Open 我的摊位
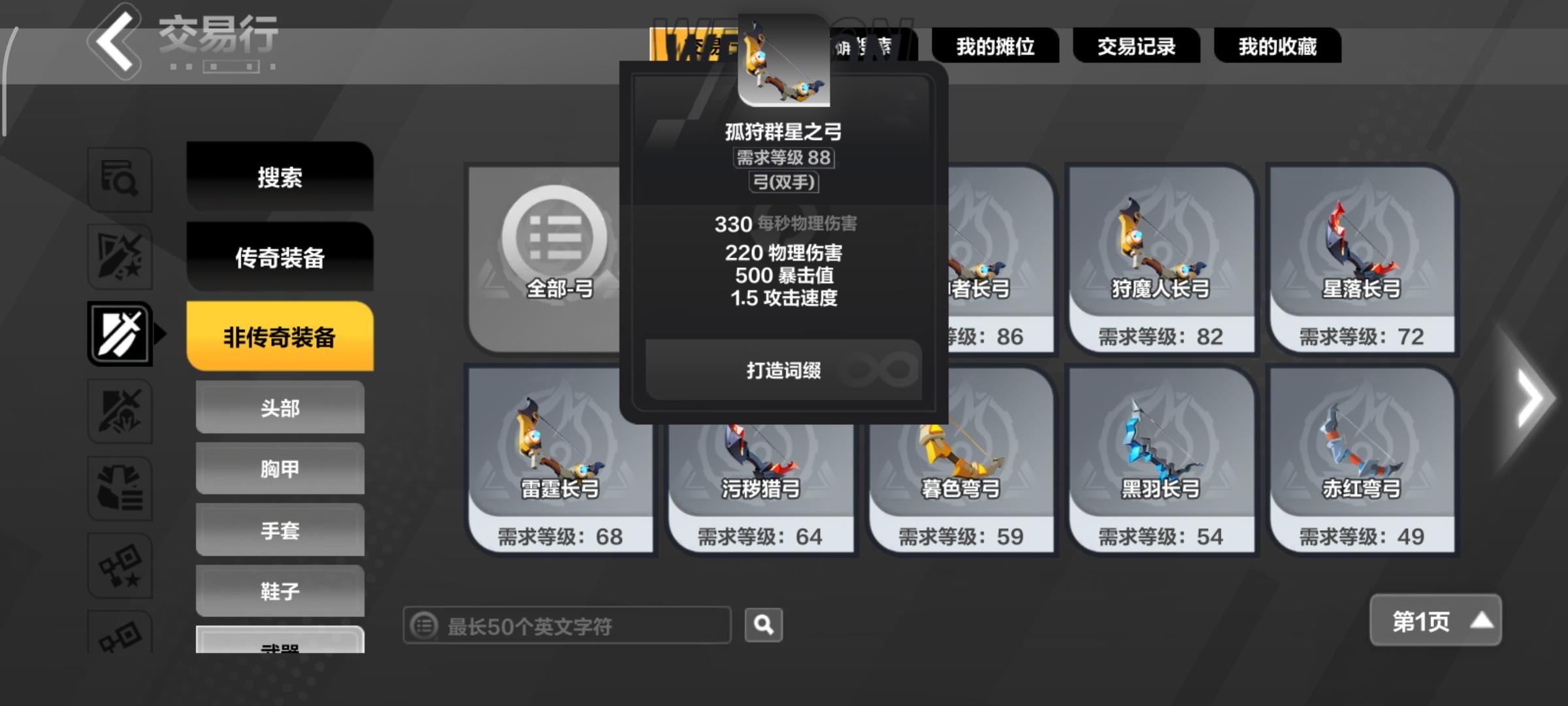 [x=996, y=46]
